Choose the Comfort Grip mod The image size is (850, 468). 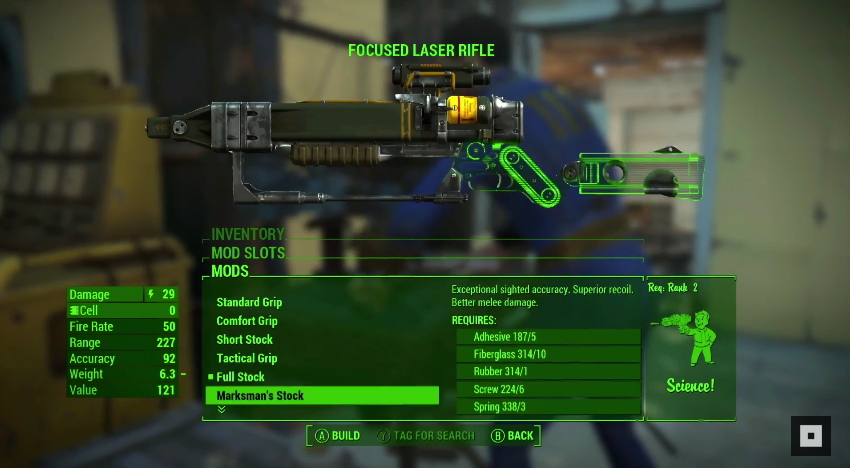click(x=247, y=321)
